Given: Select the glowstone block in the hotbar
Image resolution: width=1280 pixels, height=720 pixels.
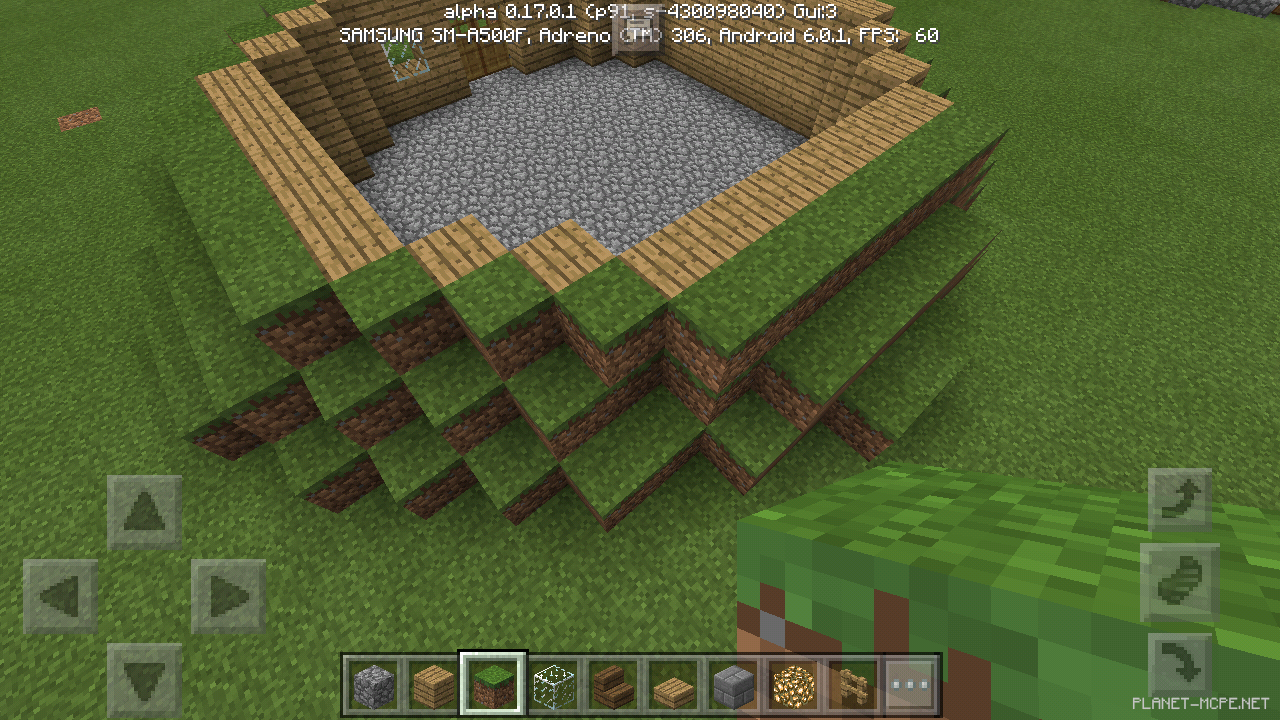Looking at the screenshot, I should [794, 685].
